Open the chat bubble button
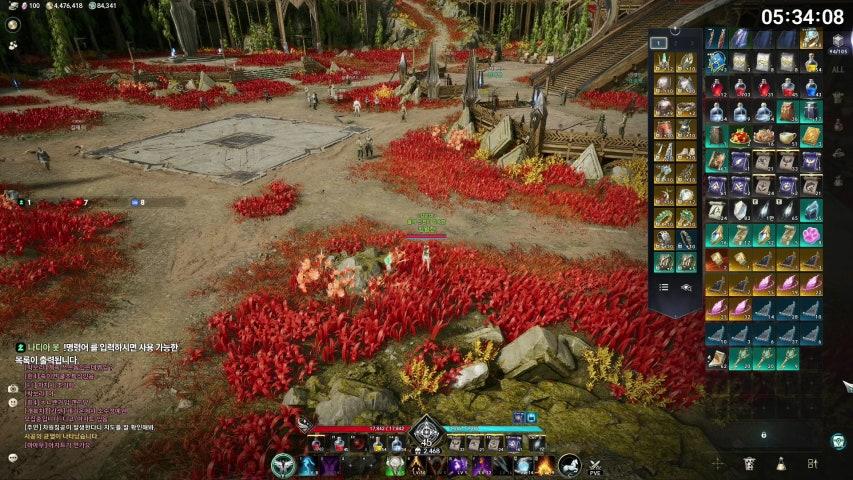 12,458
